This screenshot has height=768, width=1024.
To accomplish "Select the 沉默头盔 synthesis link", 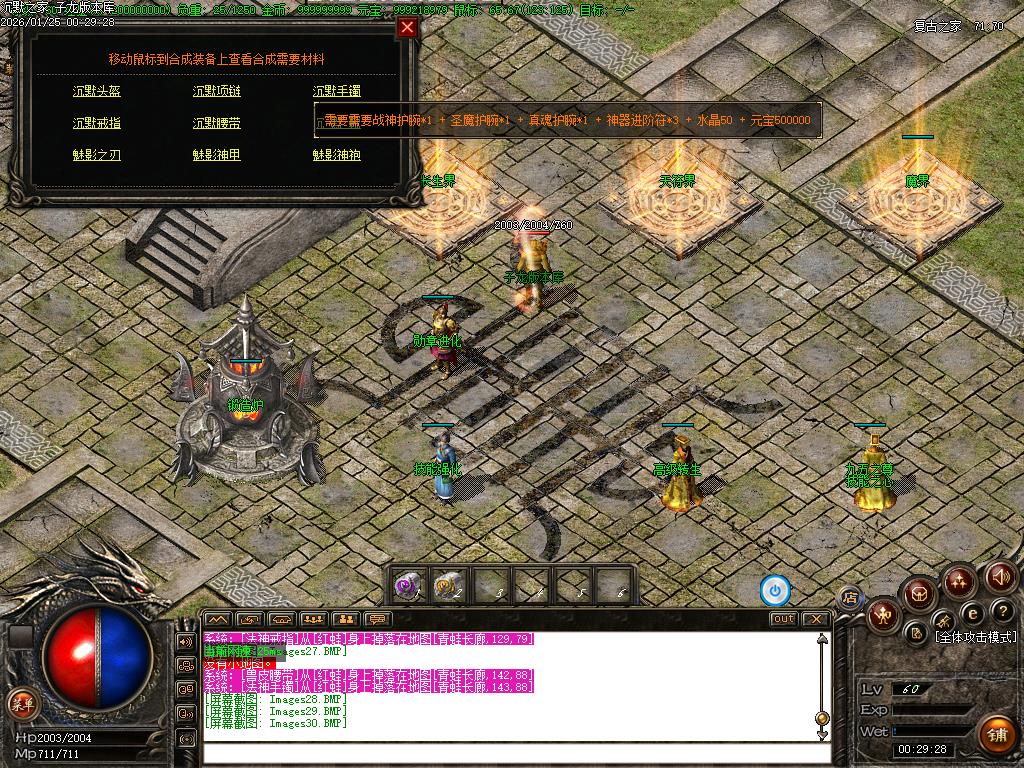I will click(x=97, y=91).
